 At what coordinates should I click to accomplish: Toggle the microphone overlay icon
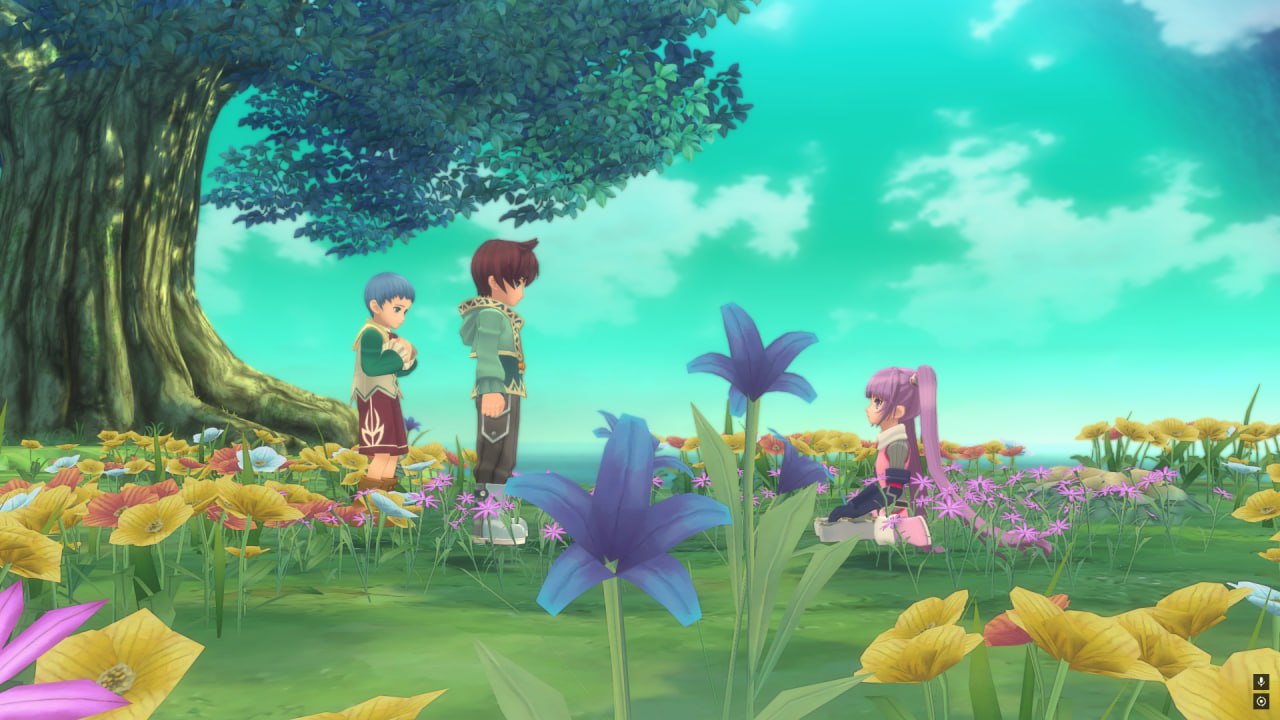1261,681
